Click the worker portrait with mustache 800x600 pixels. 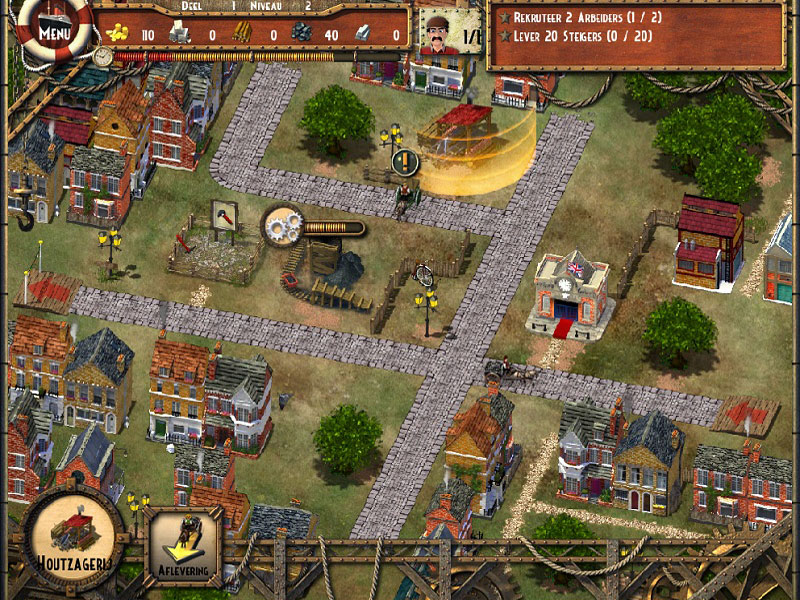[437, 32]
